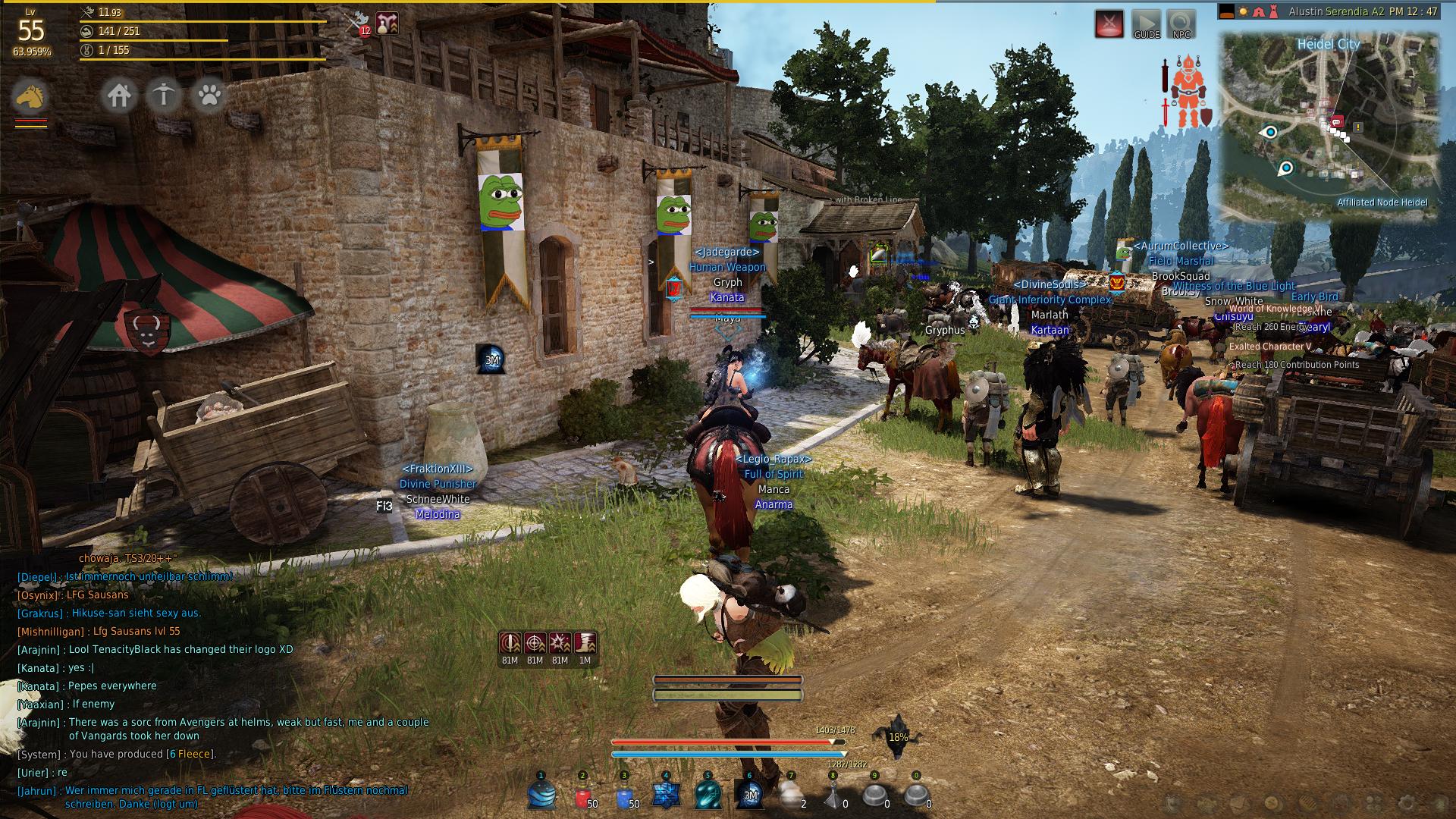Select the red chat-bubble marker on minimap
1456x819 pixels.
point(1337,121)
